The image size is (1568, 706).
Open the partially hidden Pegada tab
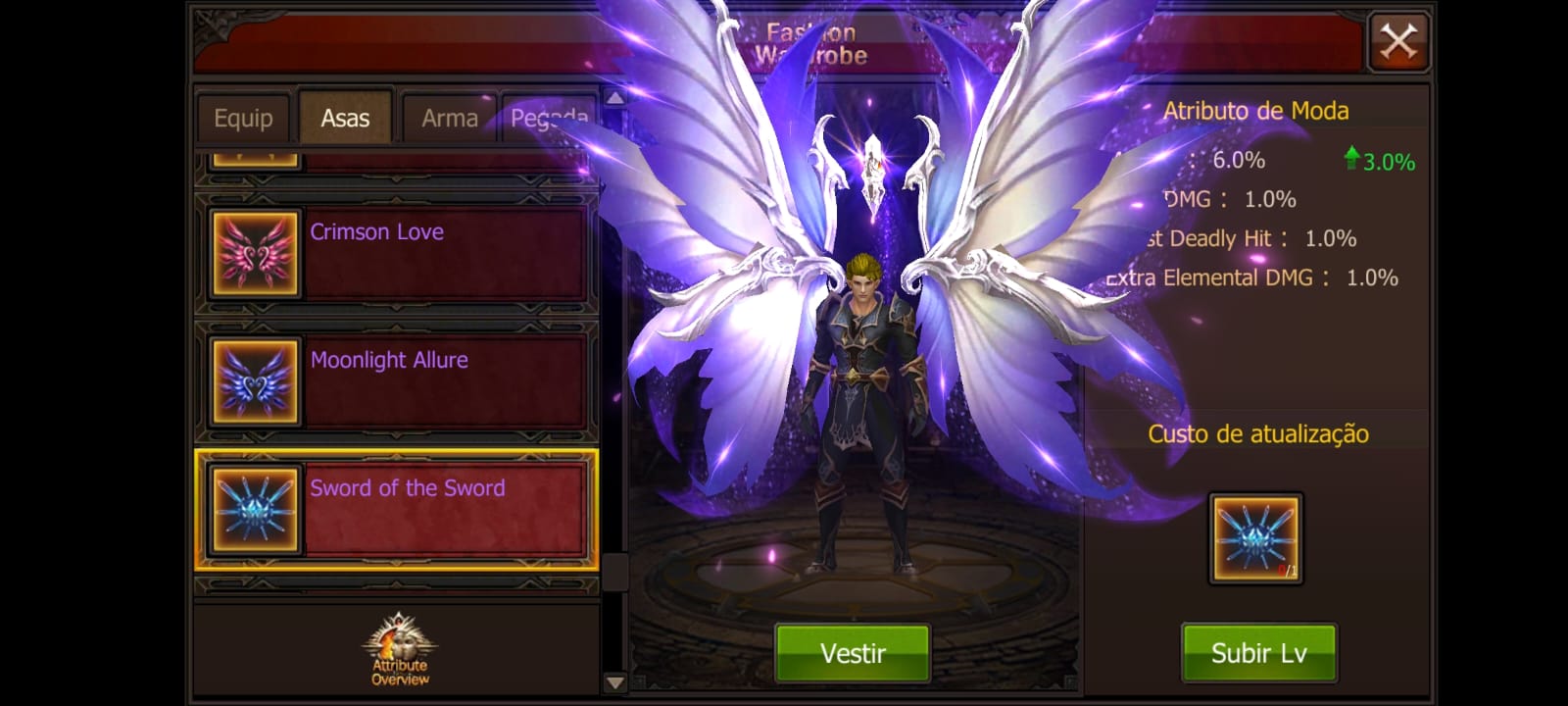click(x=549, y=119)
